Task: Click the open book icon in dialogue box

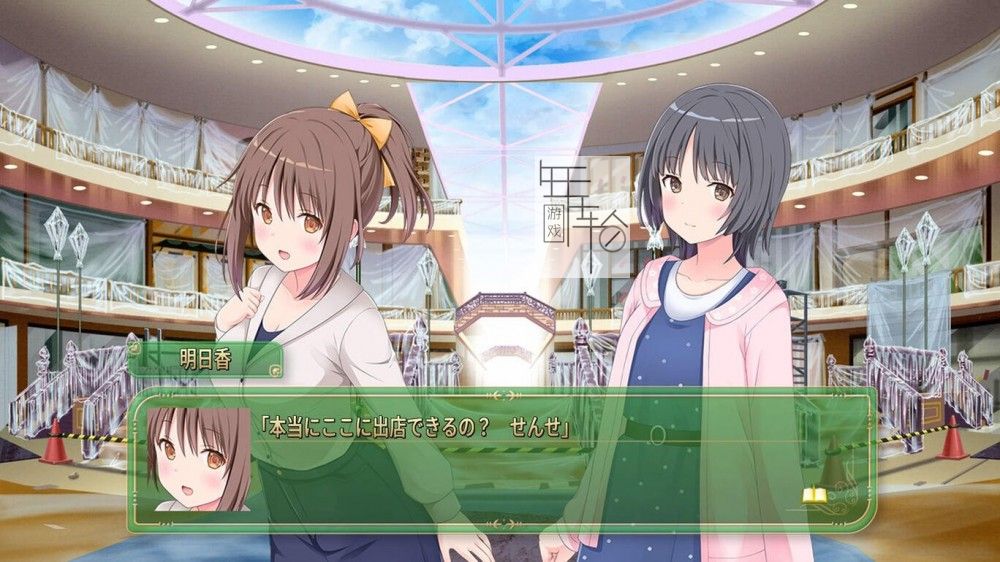Action: [814, 494]
